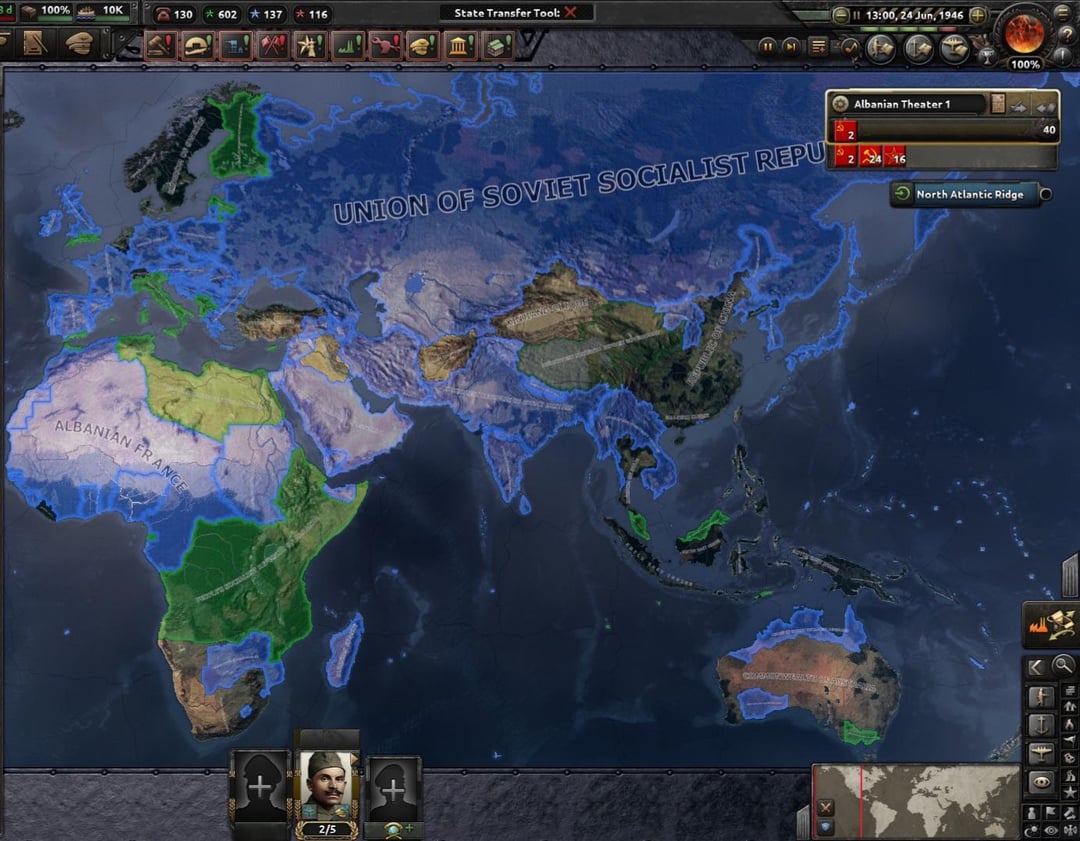Click the world minimap
Screen dimensions: 1080x841
click(915, 801)
